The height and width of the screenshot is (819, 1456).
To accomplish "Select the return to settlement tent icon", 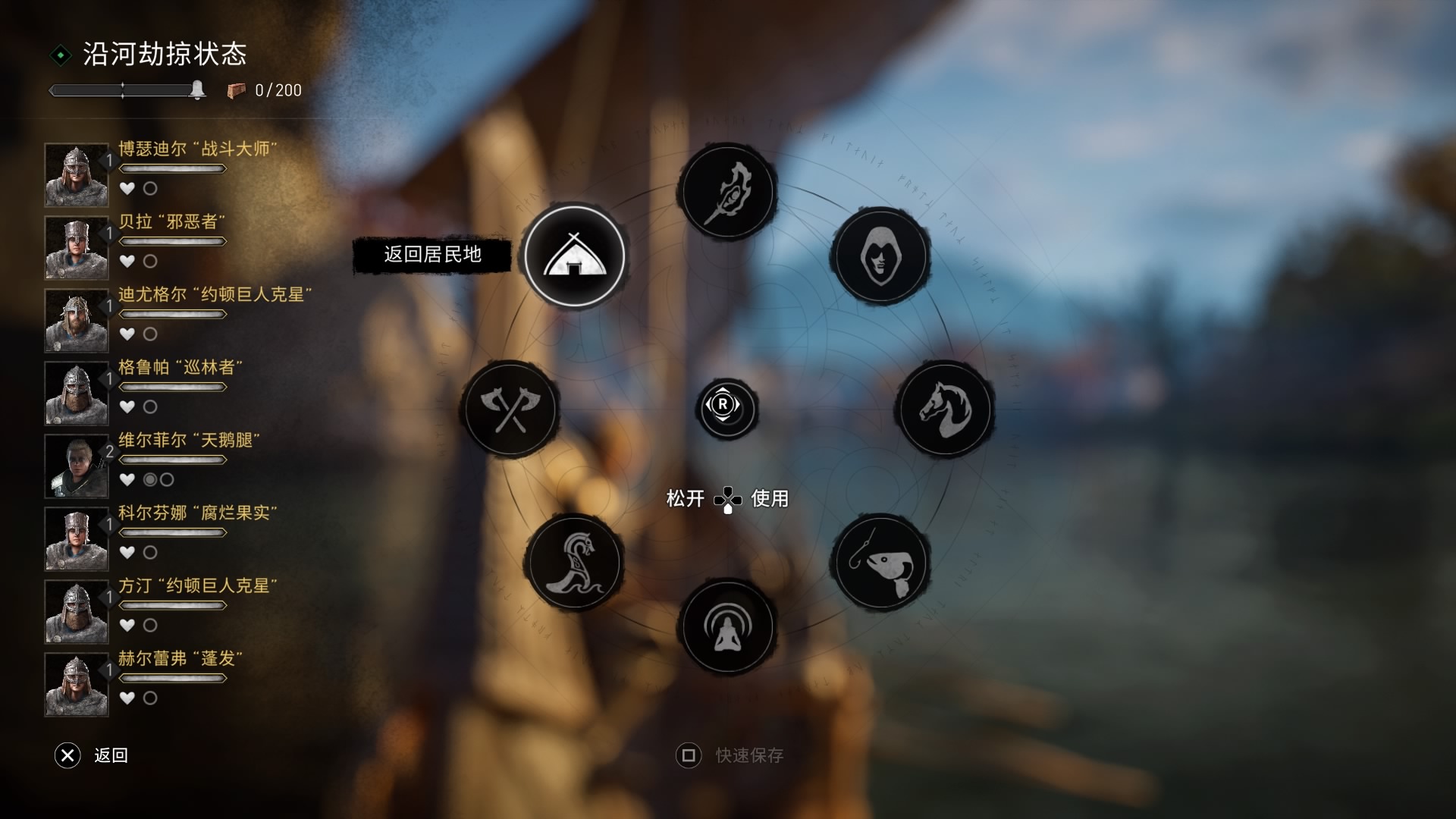I will click(x=575, y=256).
